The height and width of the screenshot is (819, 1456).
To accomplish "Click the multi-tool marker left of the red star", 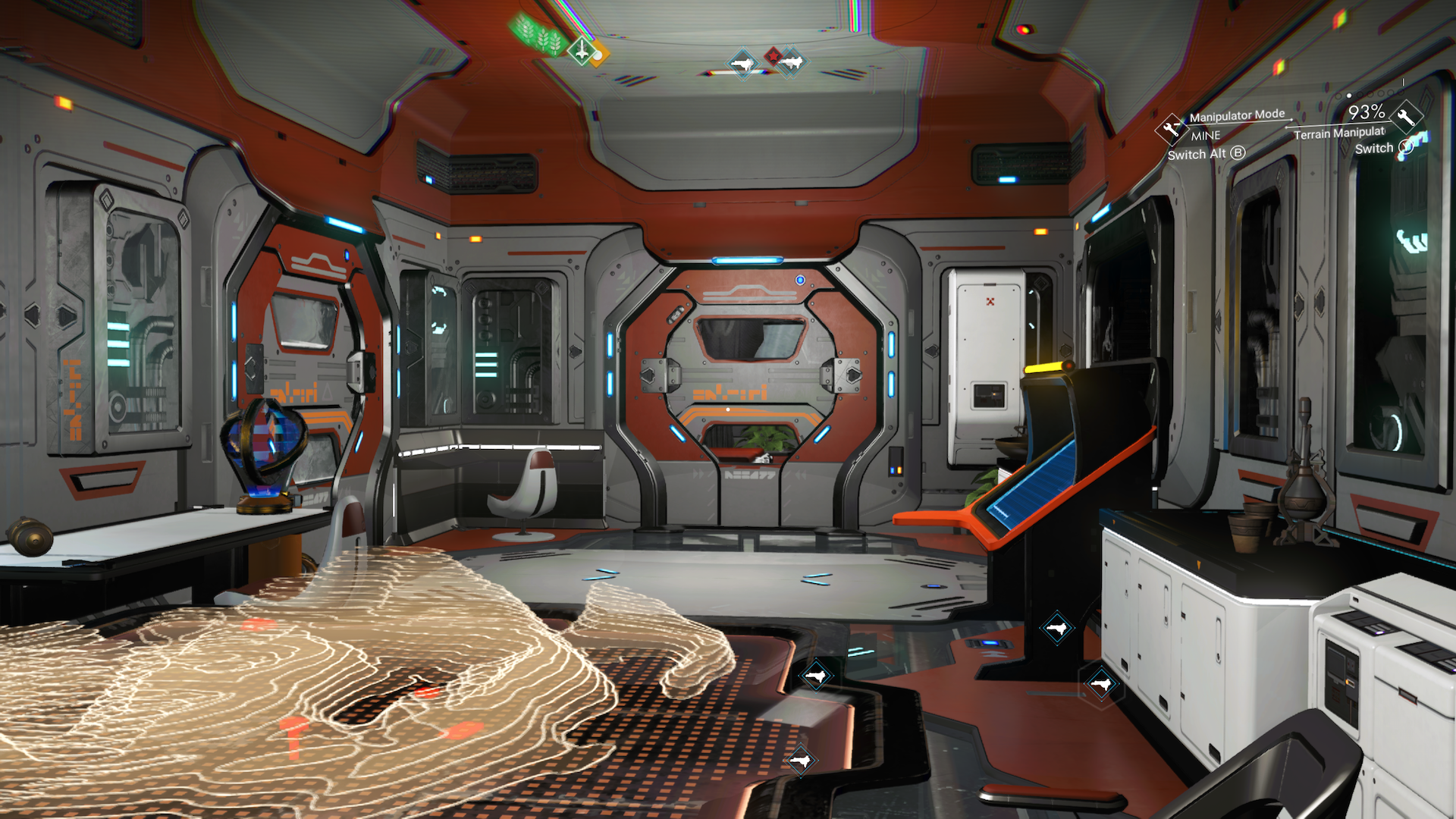I will [745, 63].
